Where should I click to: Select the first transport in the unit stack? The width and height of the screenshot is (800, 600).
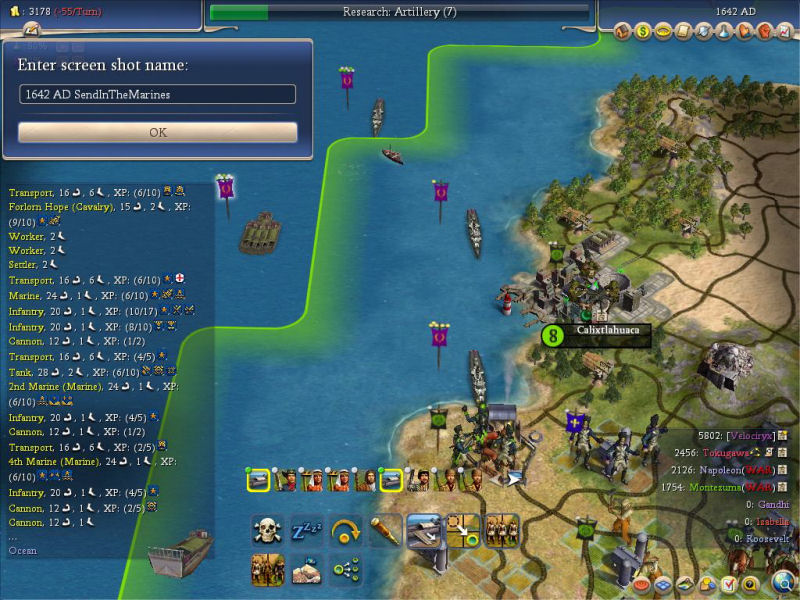click(257, 481)
